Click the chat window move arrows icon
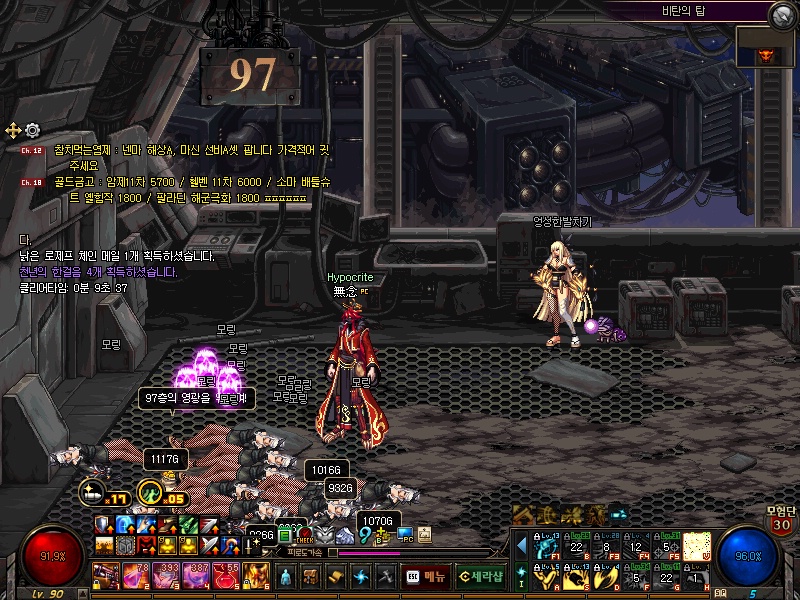 click(x=13, y=130)
